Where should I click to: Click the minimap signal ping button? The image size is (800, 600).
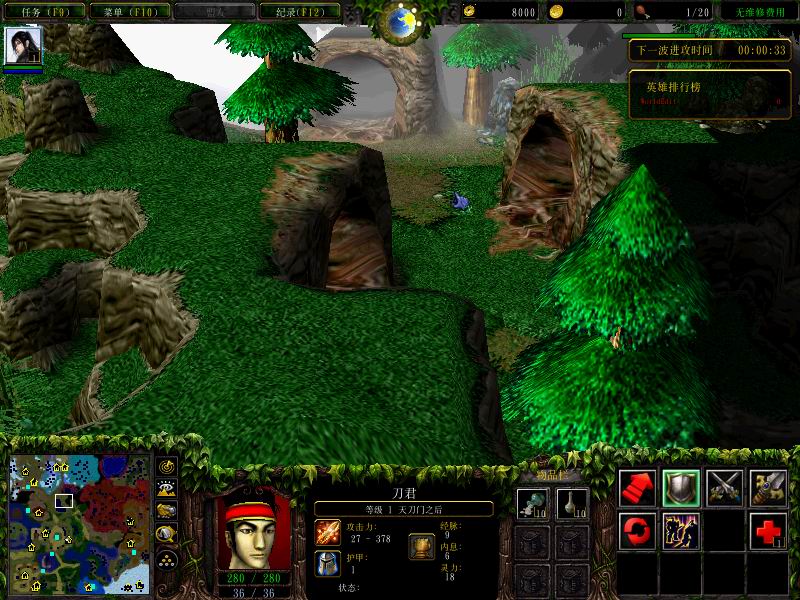click(x=166, y=466)
